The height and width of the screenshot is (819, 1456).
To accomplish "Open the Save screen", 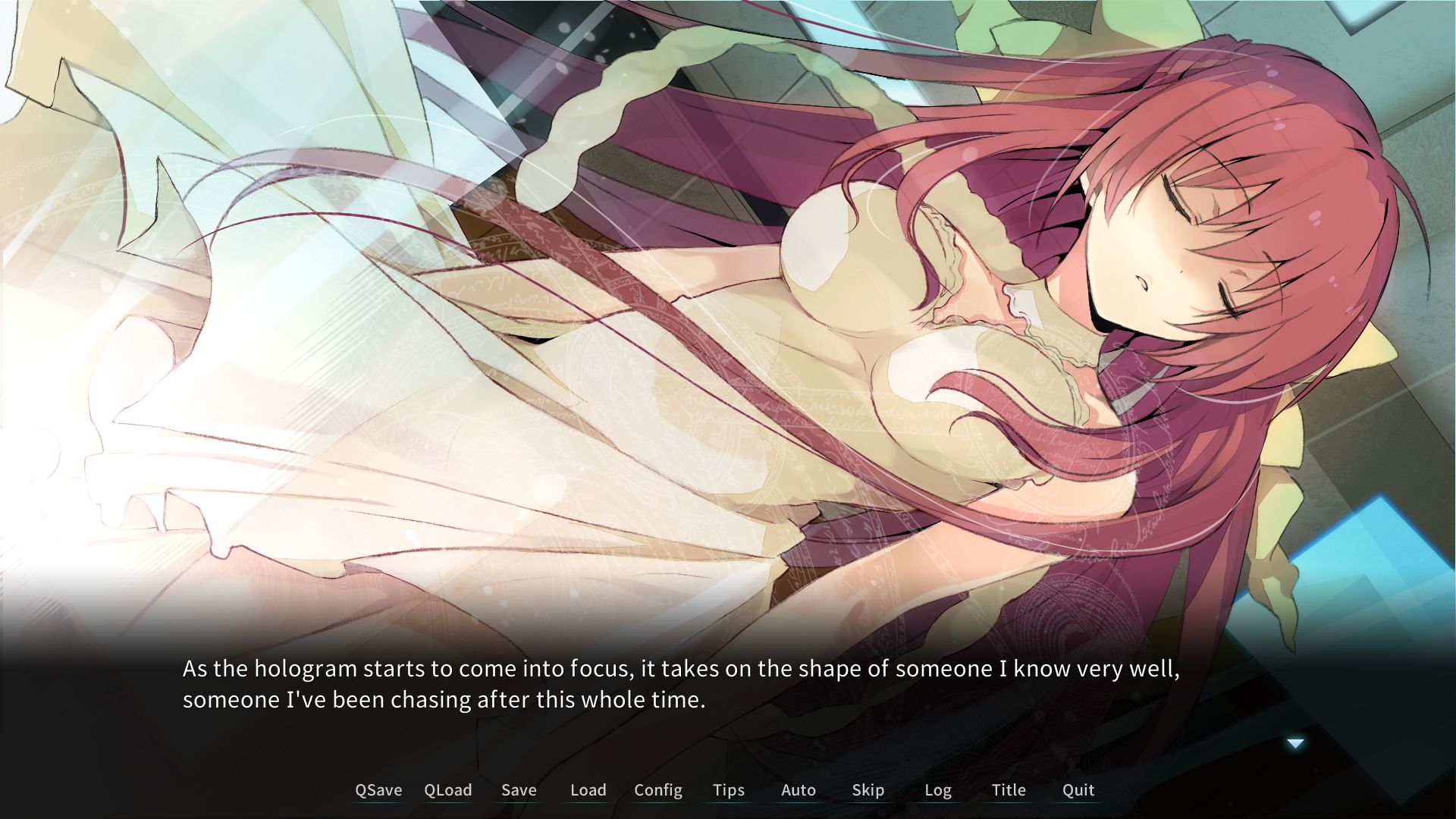I will click(x=519, y=789).
